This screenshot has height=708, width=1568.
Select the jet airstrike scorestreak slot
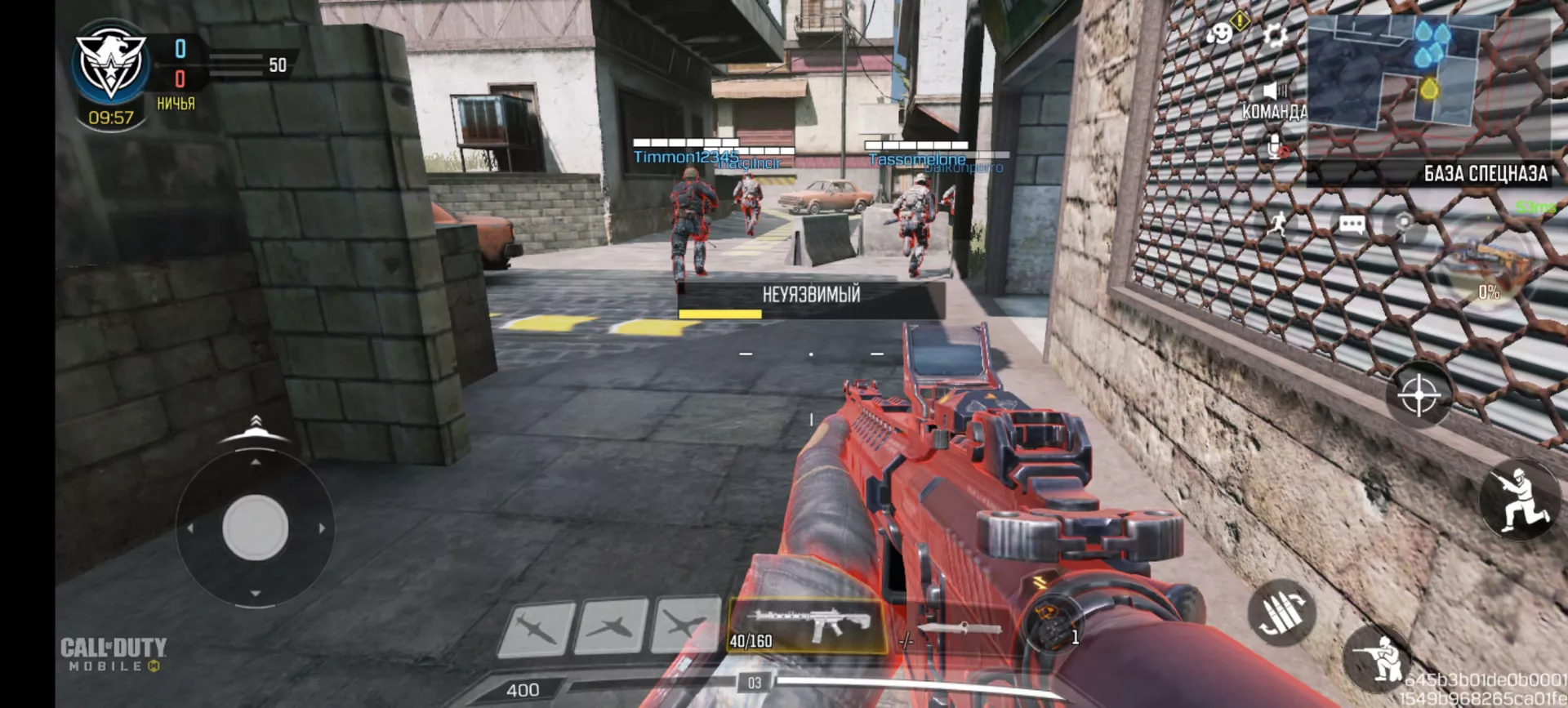(x=611, y=627)
